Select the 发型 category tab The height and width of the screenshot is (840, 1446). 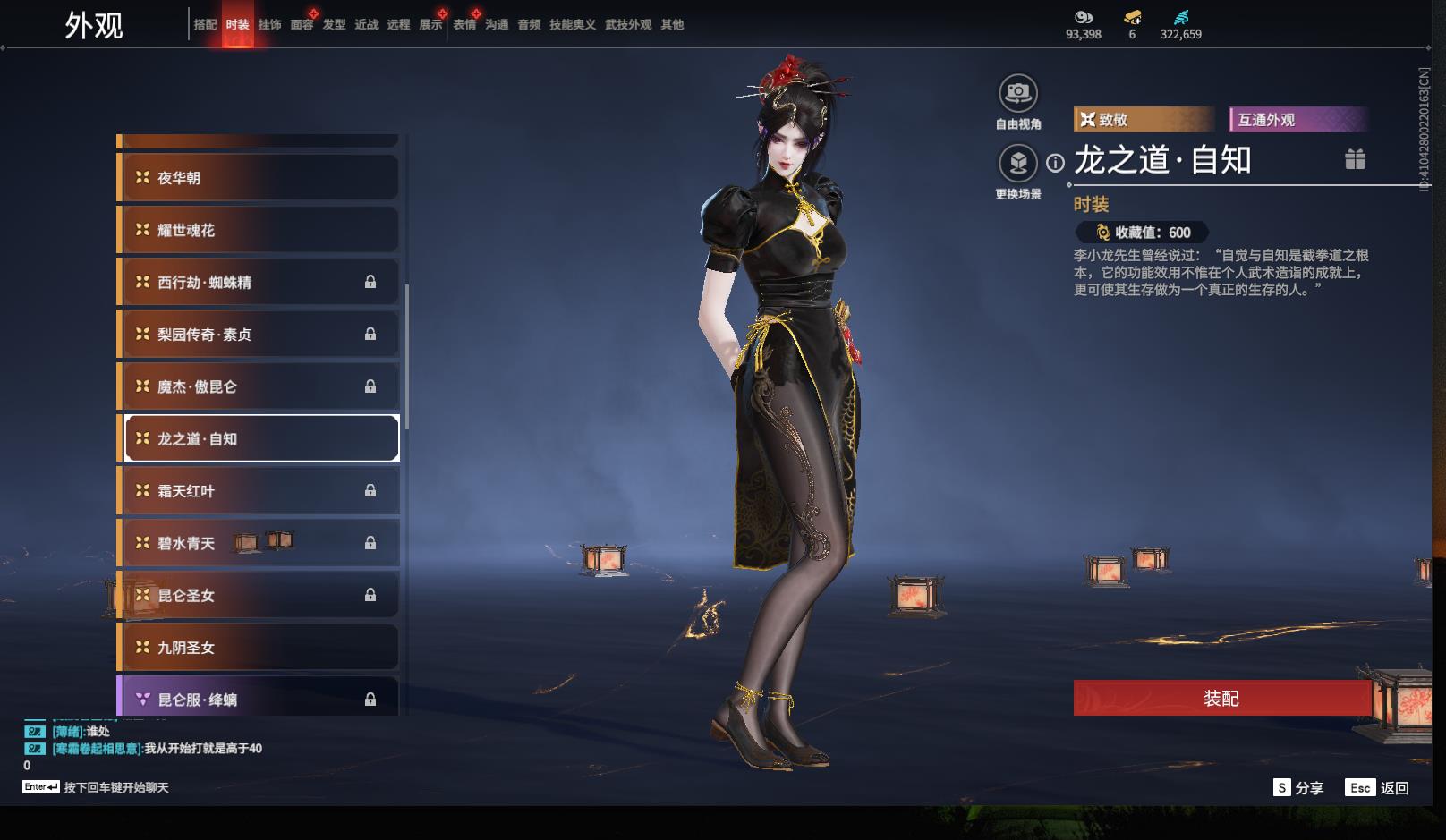click(334, 25)
